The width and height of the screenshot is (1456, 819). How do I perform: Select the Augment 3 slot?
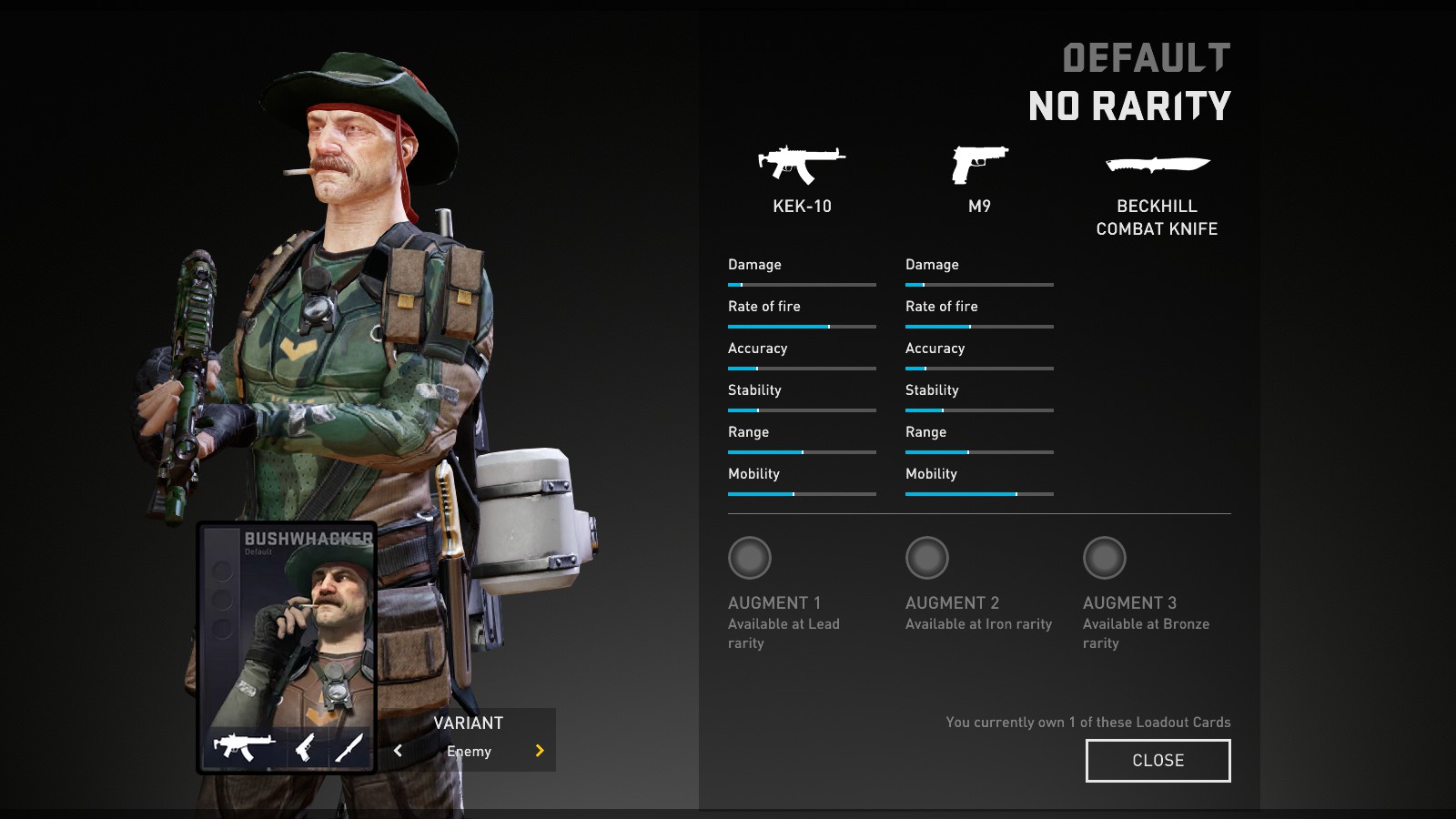pos(1105,558)
